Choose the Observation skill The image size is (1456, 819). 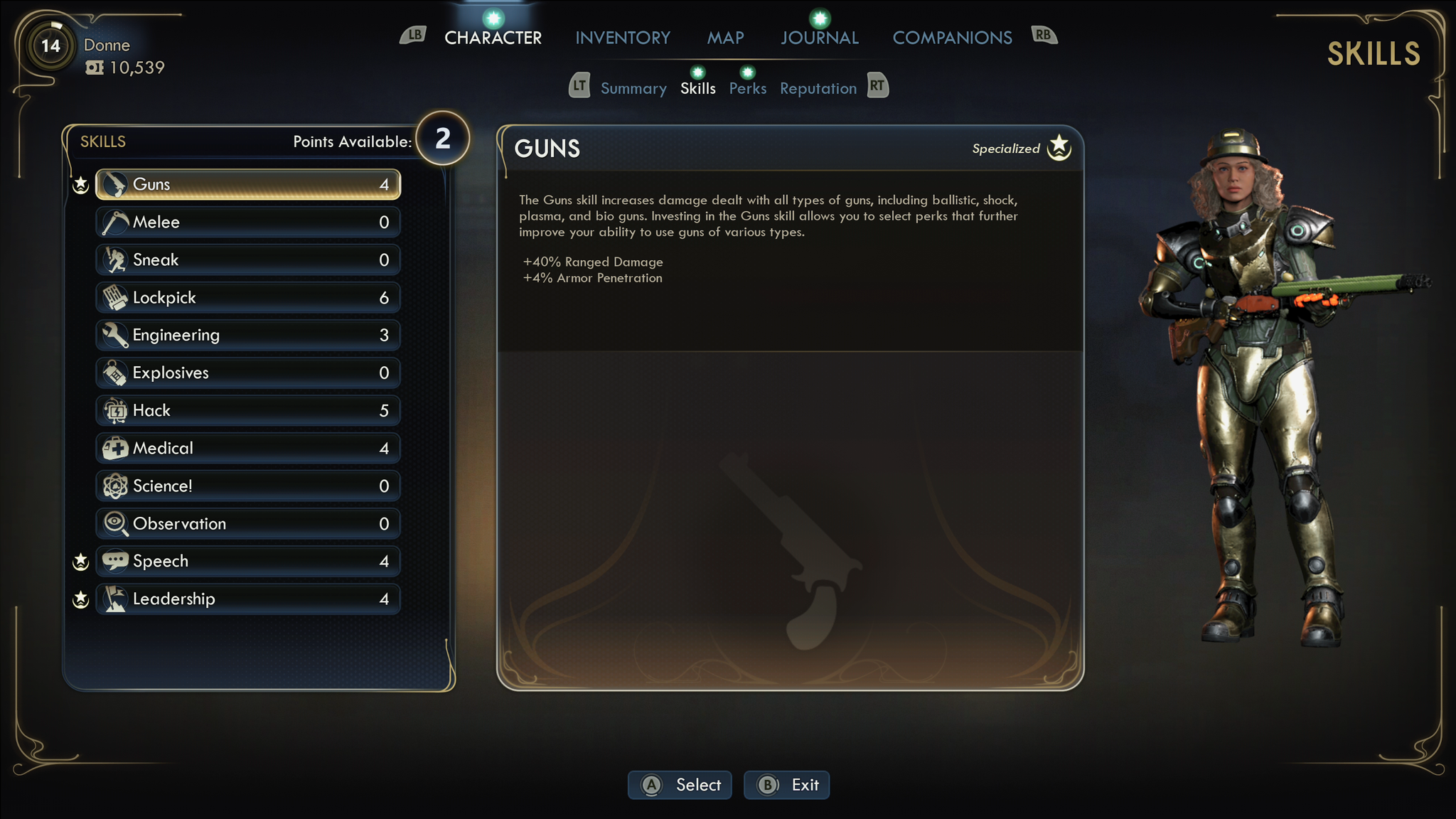[247, 524]
